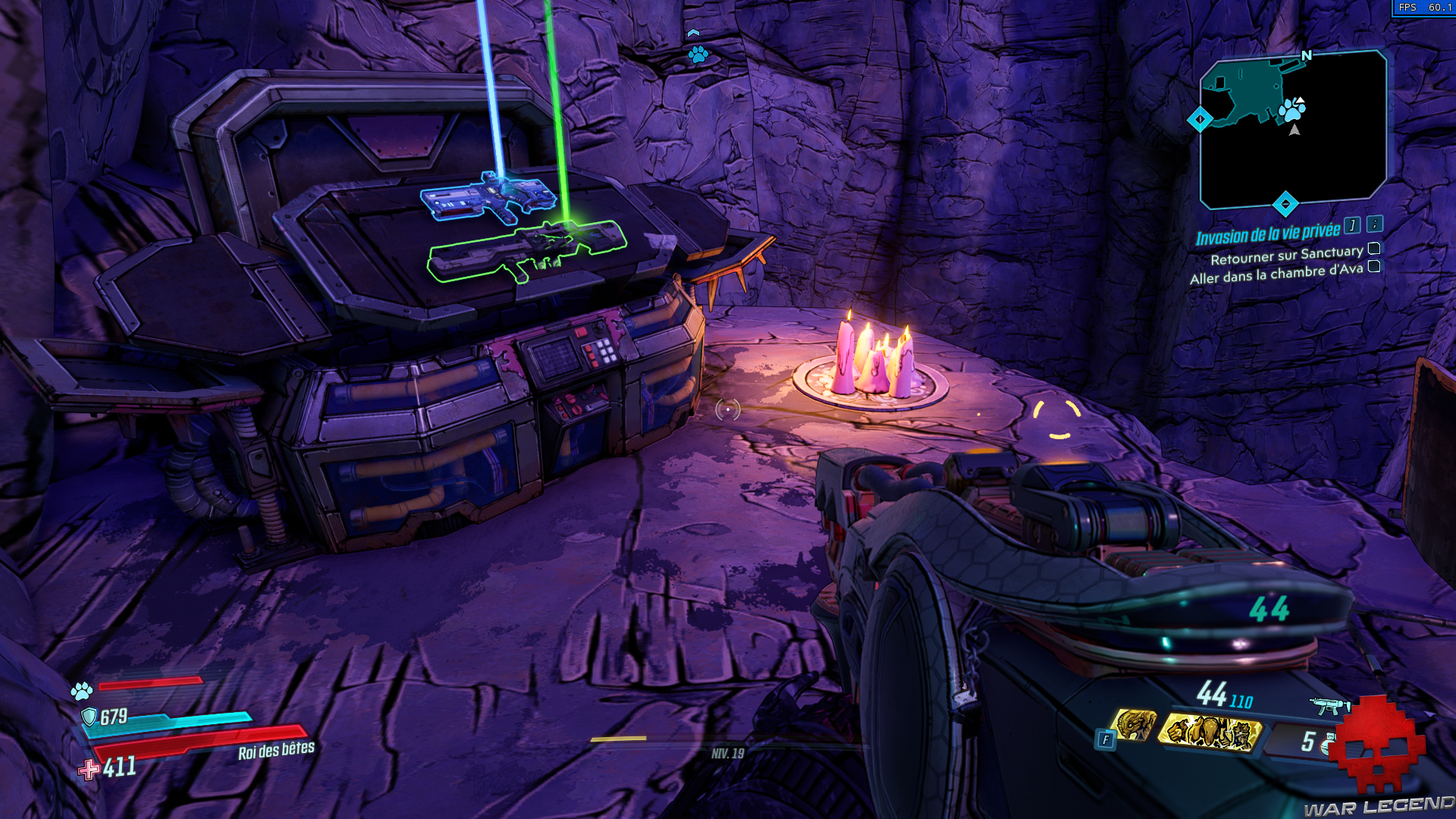Click the SMG ammo type icon

tap(1330, 704)
